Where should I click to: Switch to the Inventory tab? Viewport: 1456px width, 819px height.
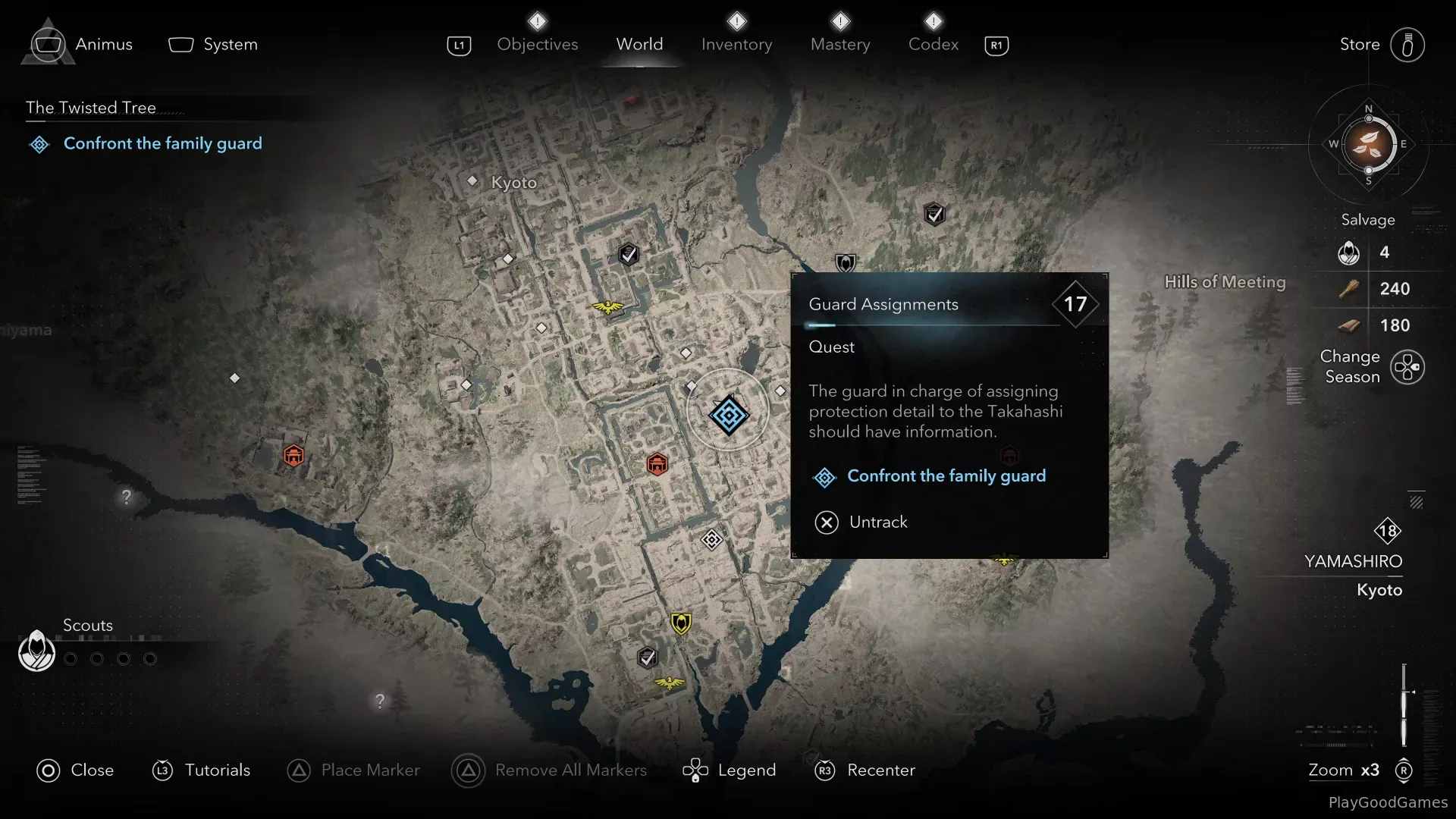point(736,45)
